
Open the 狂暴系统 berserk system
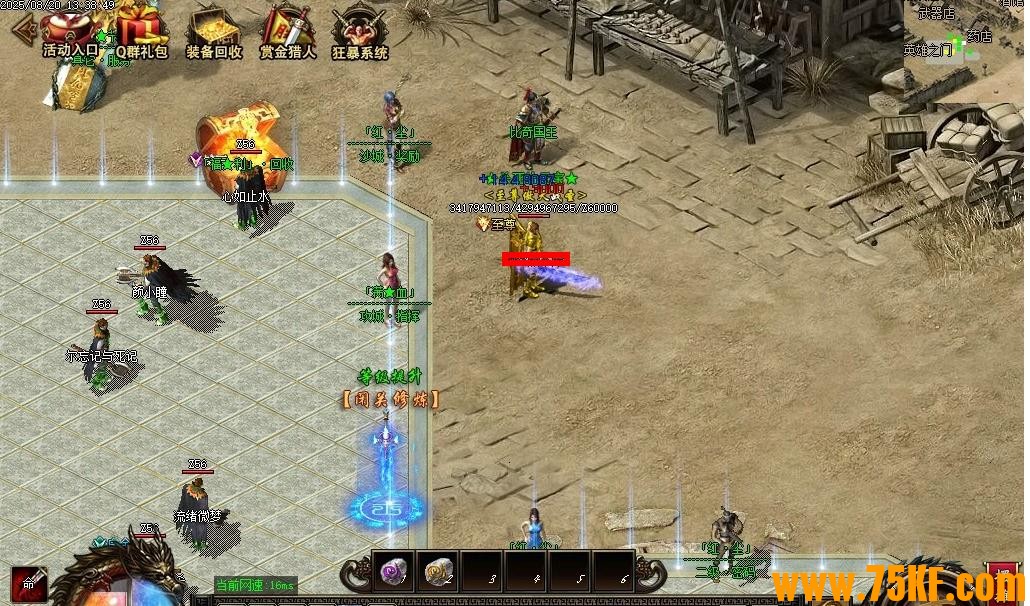pos(359,30)
